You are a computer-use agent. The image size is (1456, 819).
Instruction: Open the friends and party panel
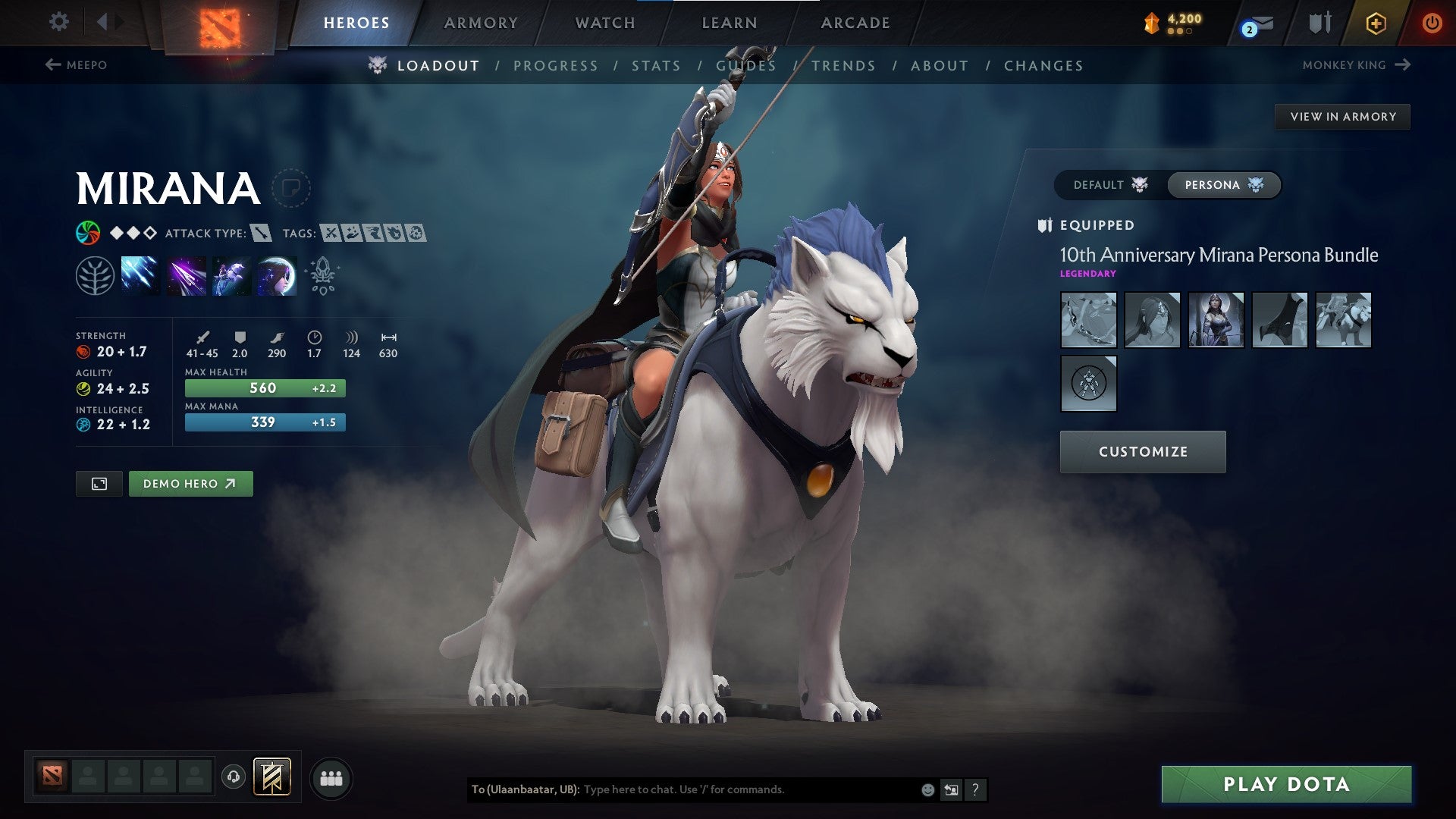click(x=331, y=778)
